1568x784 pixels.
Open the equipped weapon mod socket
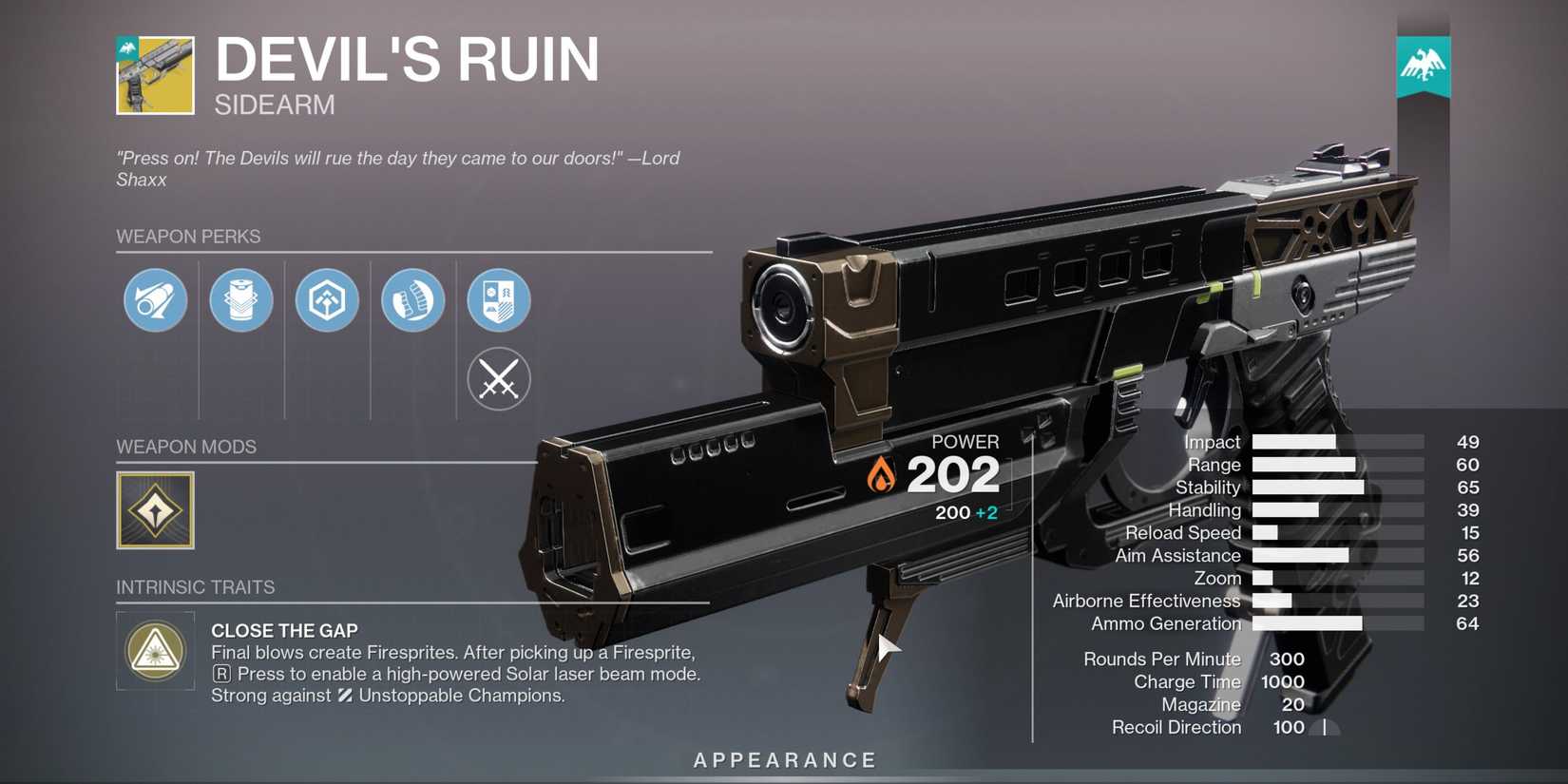tap(155, 509)
